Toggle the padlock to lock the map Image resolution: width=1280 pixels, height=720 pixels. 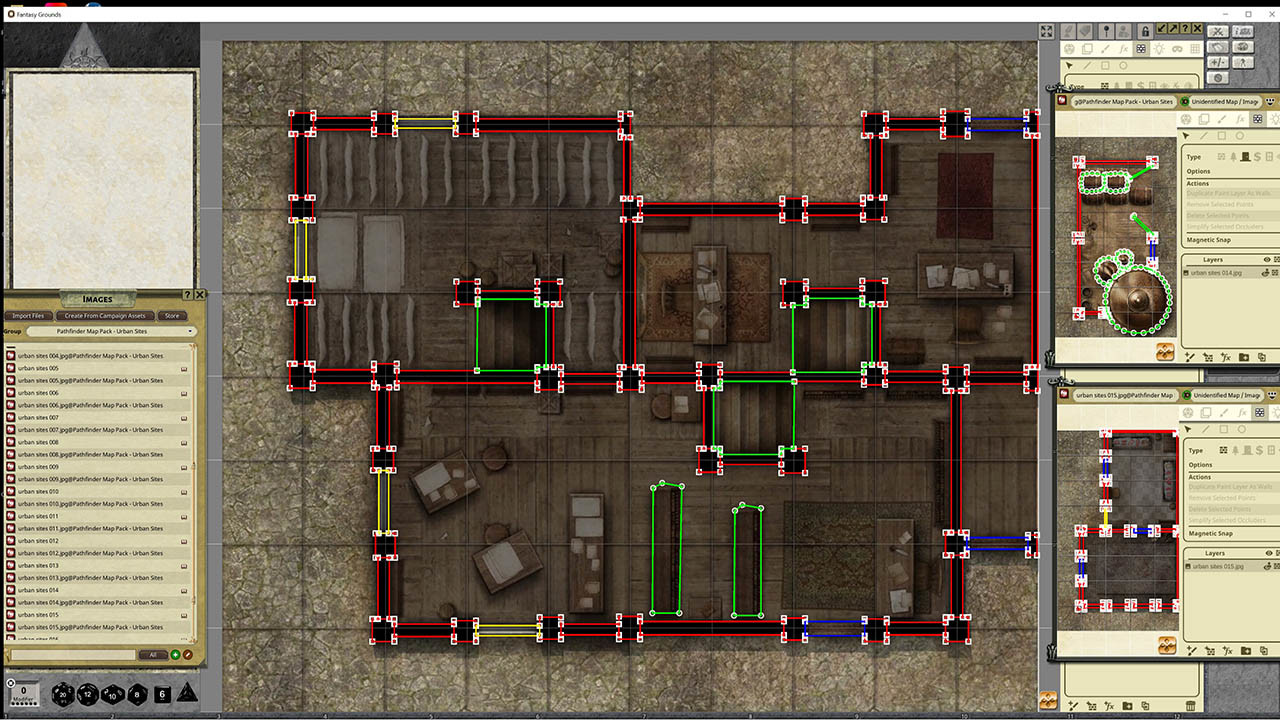click(x=1146, y=31)
